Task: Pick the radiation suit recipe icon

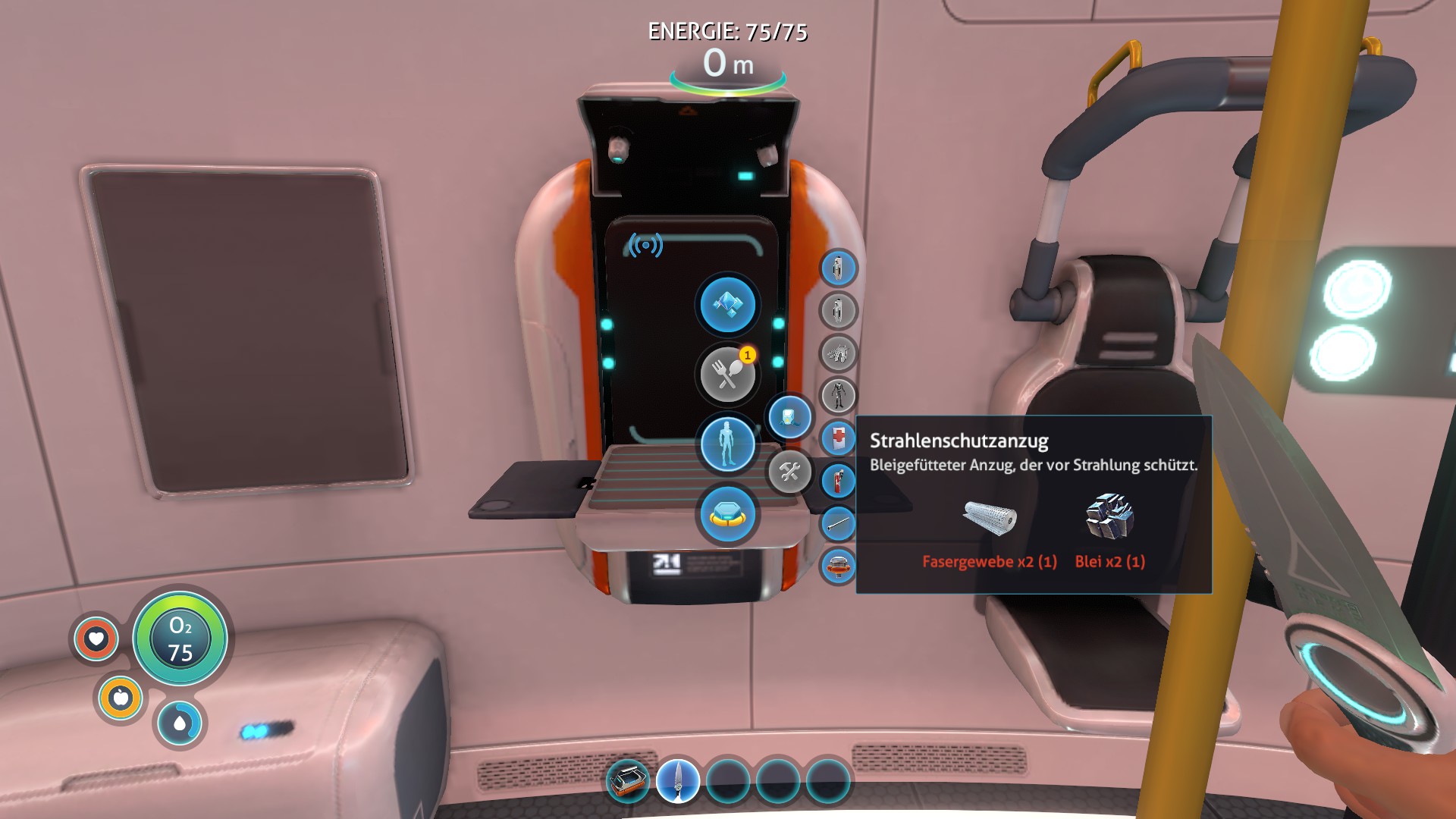Action: 838,395
